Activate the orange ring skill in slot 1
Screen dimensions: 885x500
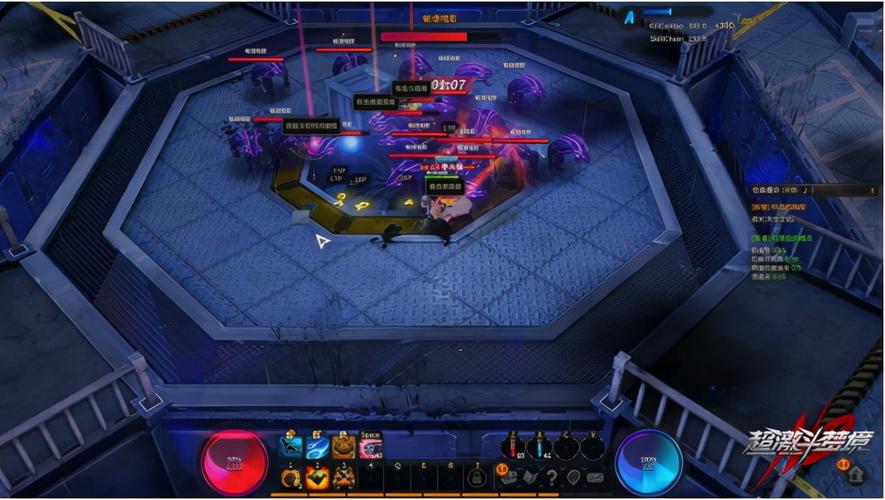point(292,476)
